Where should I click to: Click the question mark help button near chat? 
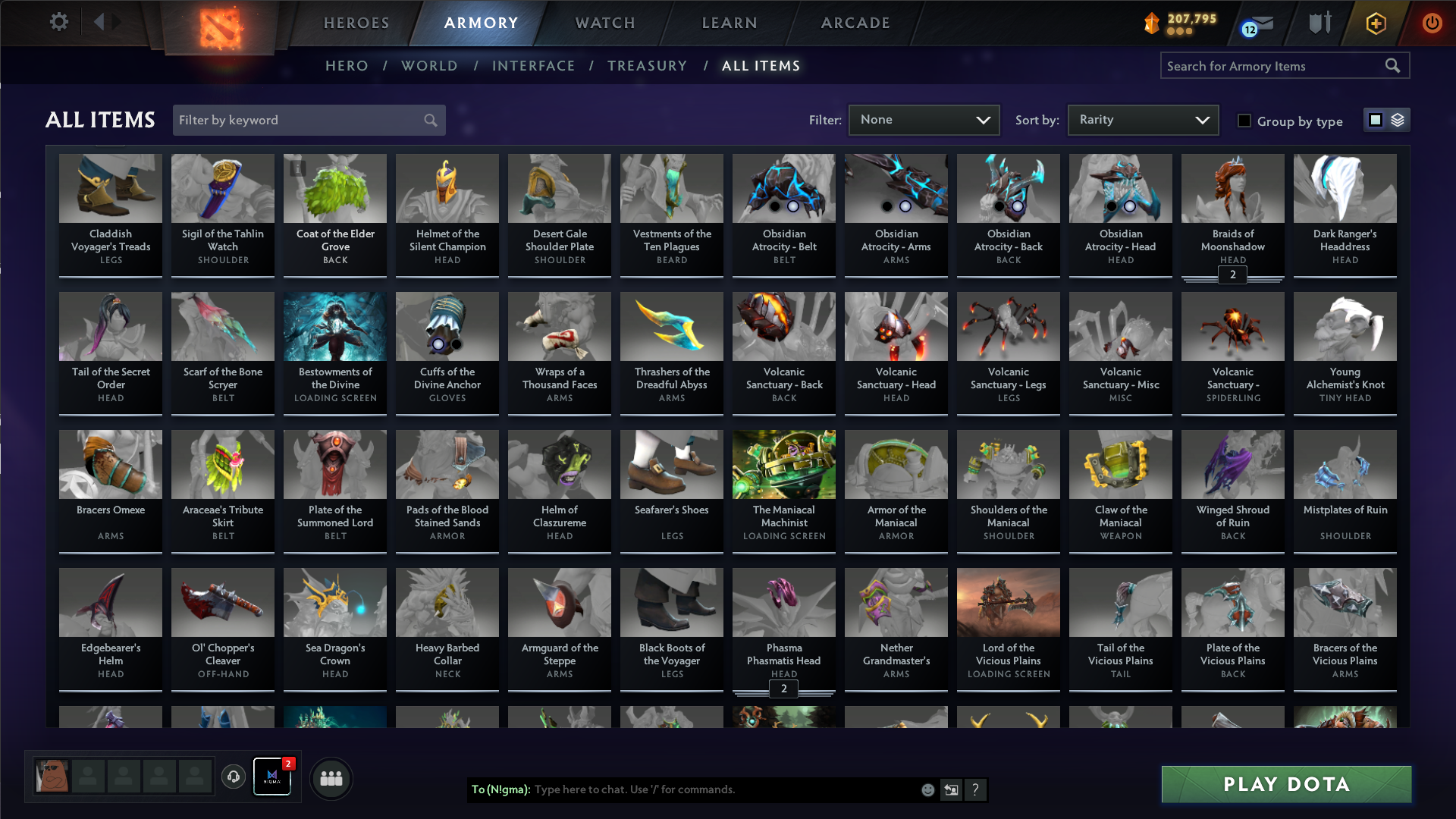click(976, 789)
